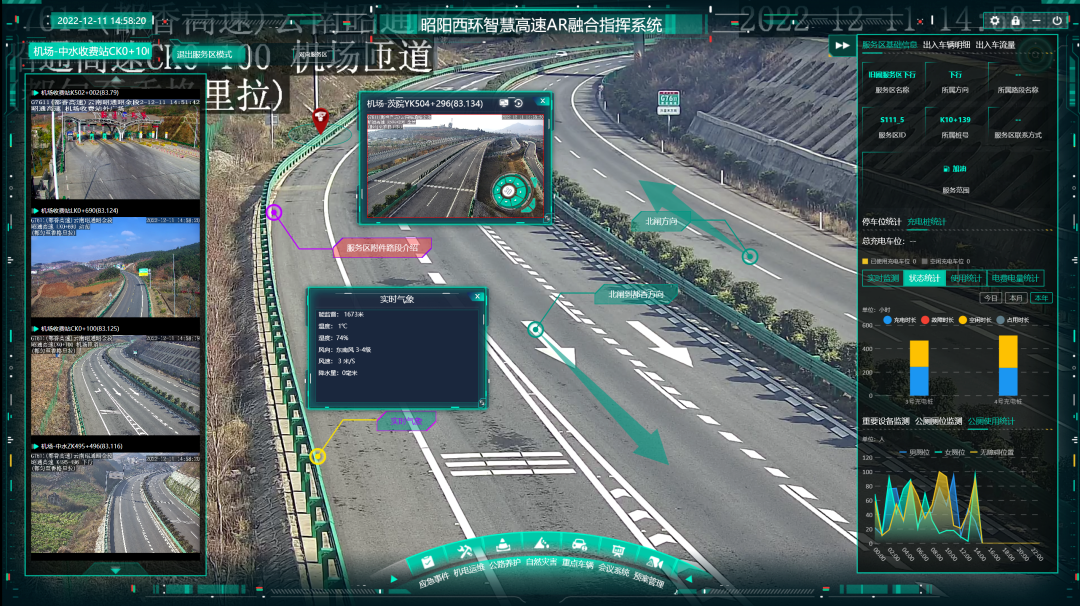
Task: Click the power shutdown icon
Action: pyautogui.click(x=1057, y=20)
